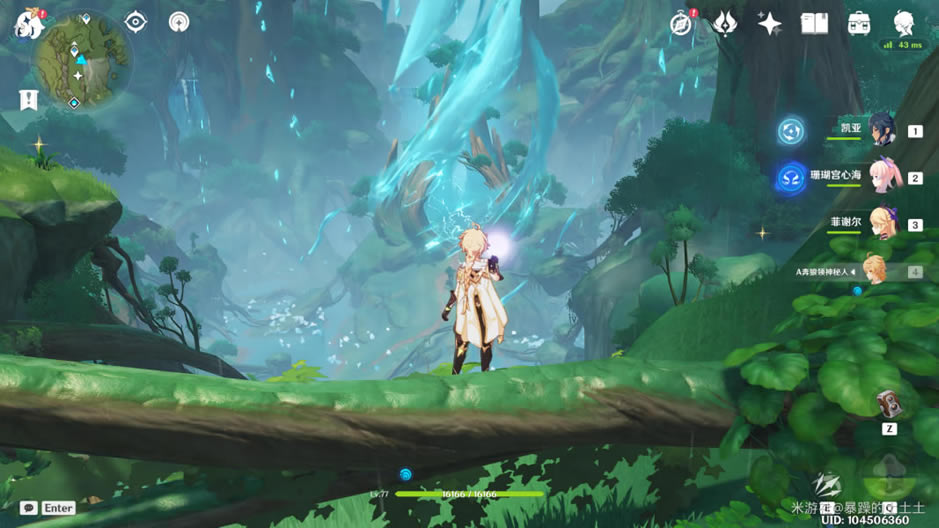Switch to party member 菲谢尔

click(x=881, y=224)
